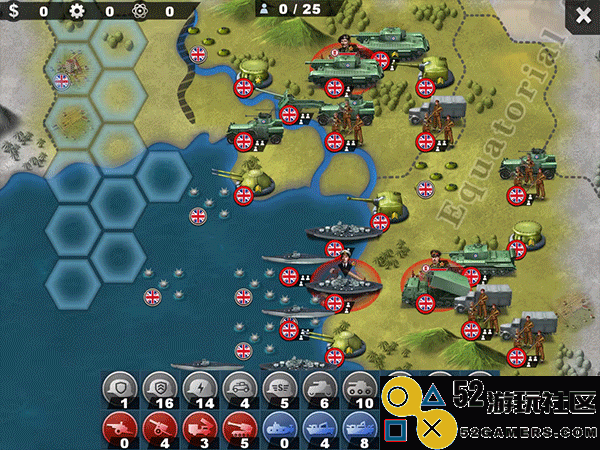The image size is (600, 450).
Task: Choose the blue destroyer ship unit
Action: [318, 425]
